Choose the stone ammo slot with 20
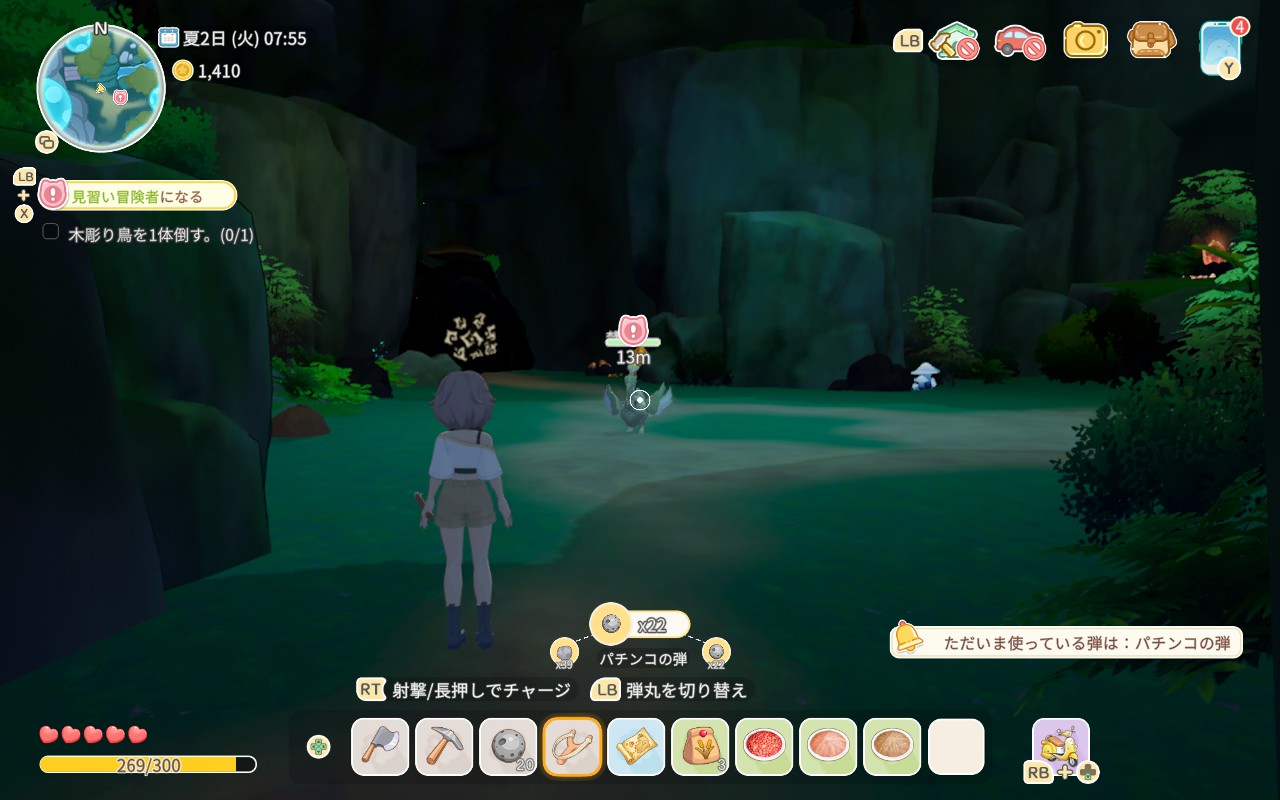 point(508,747)
